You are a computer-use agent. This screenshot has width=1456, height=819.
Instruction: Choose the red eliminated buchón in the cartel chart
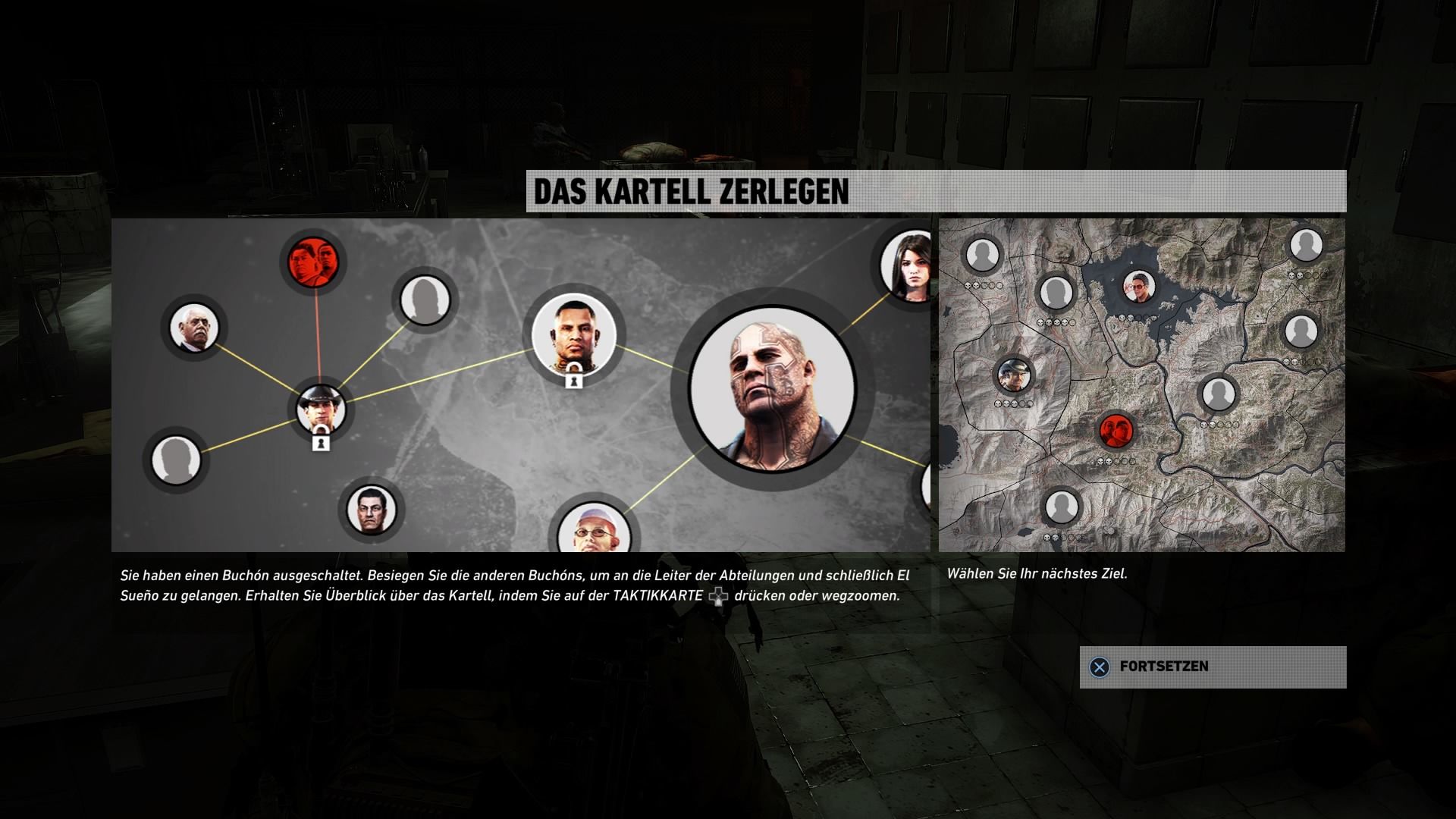coord(313,262)
